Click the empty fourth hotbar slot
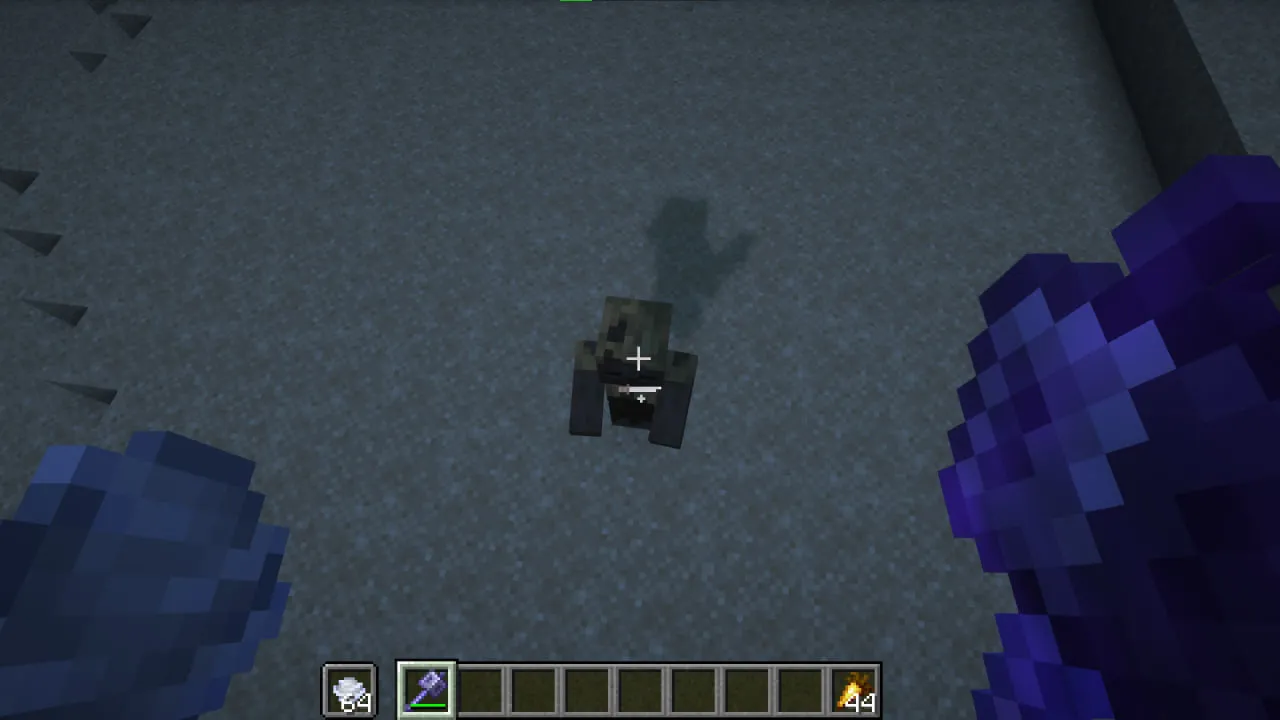Screen dimensions: 1280x720 point(535,687)
